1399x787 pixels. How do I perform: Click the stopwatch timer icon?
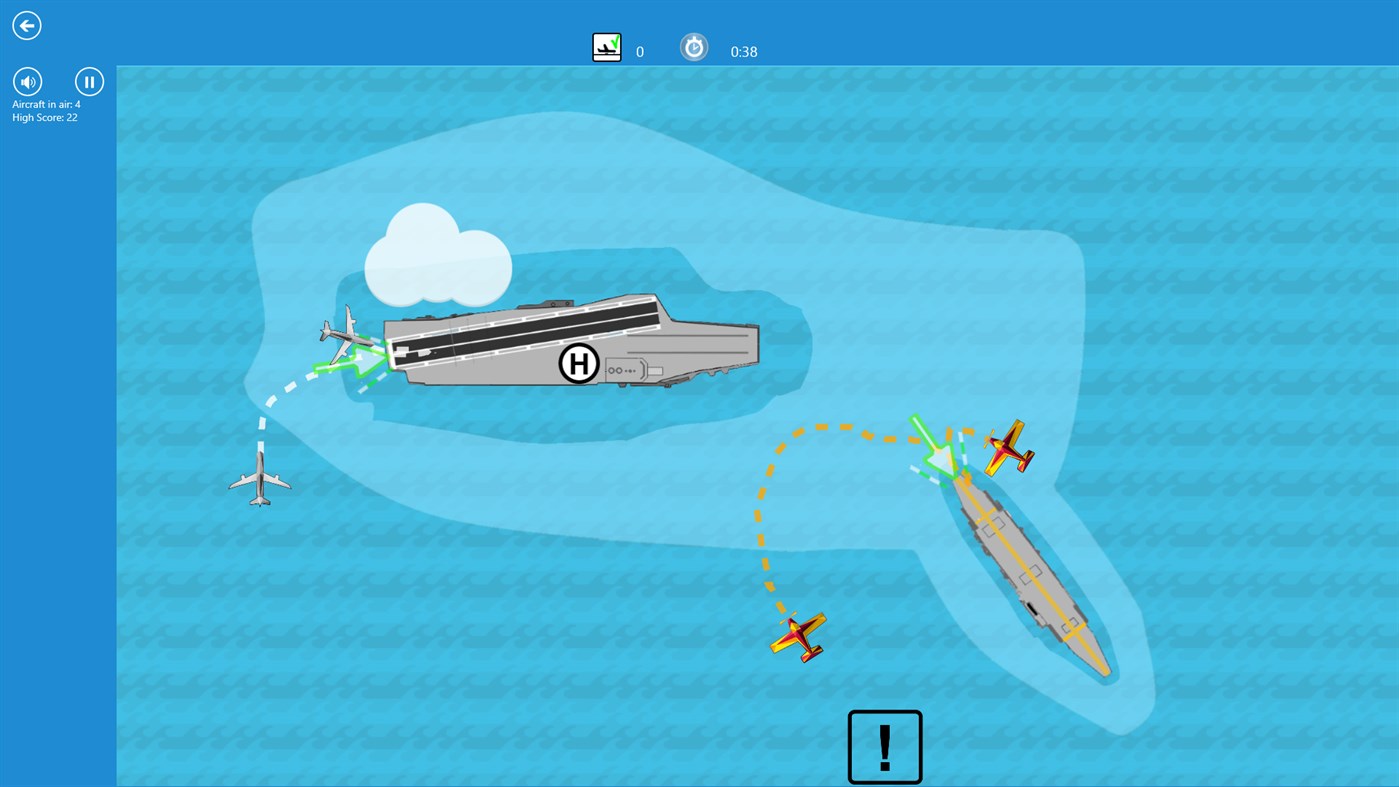[x=694, y=46]
